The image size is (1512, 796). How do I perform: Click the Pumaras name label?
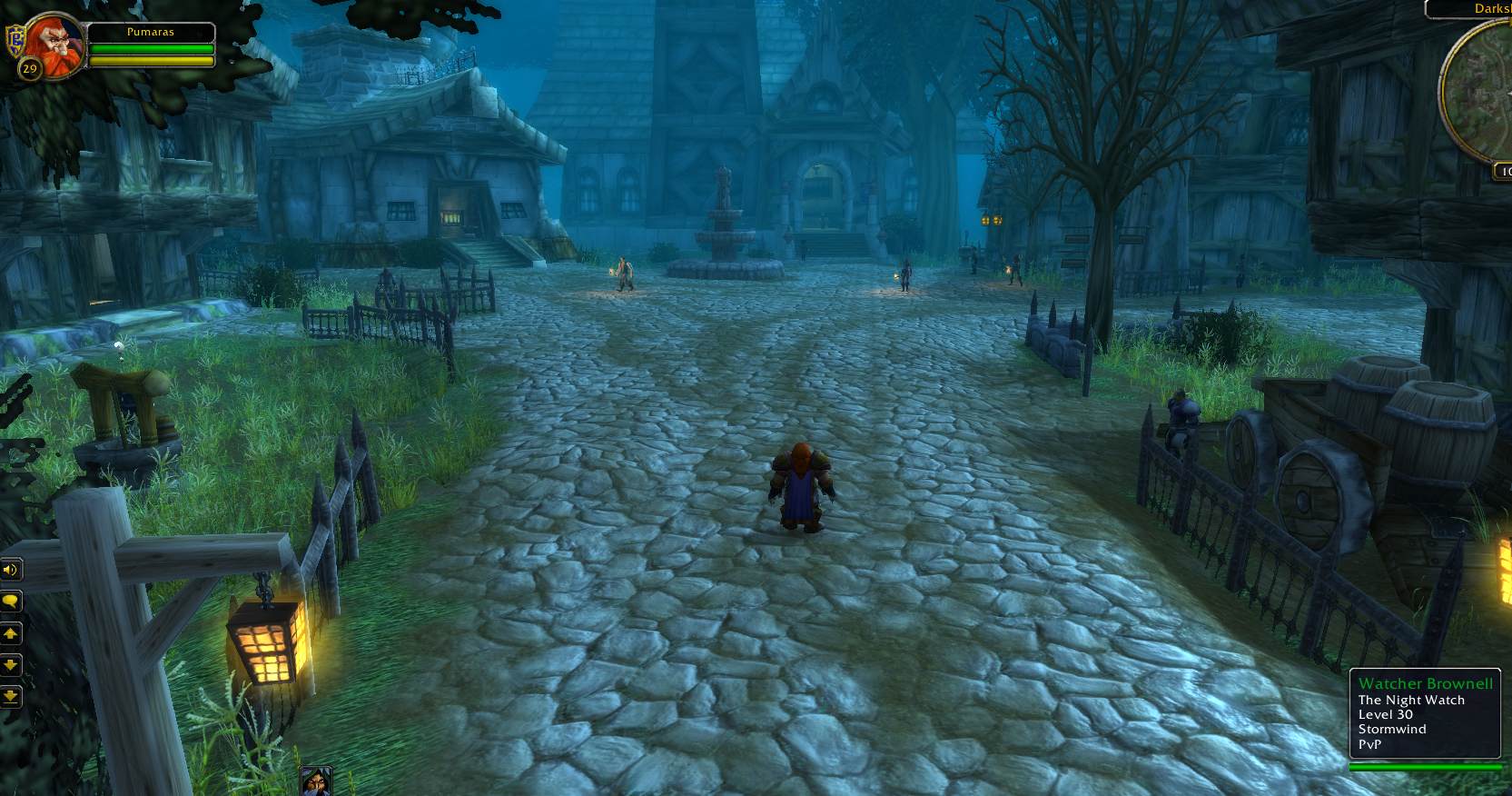point(151,32)
